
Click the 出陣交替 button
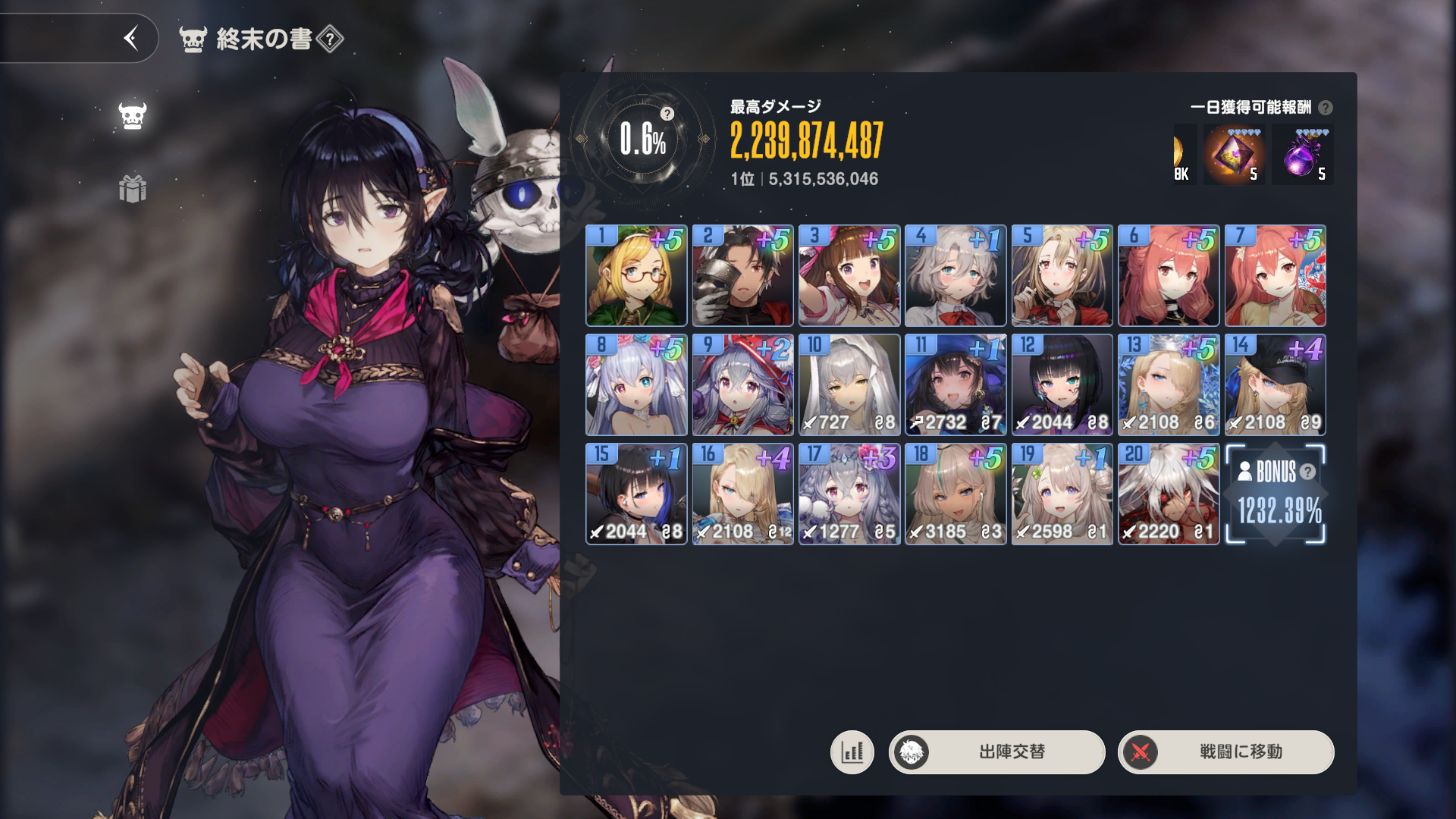tap(996, 752)
